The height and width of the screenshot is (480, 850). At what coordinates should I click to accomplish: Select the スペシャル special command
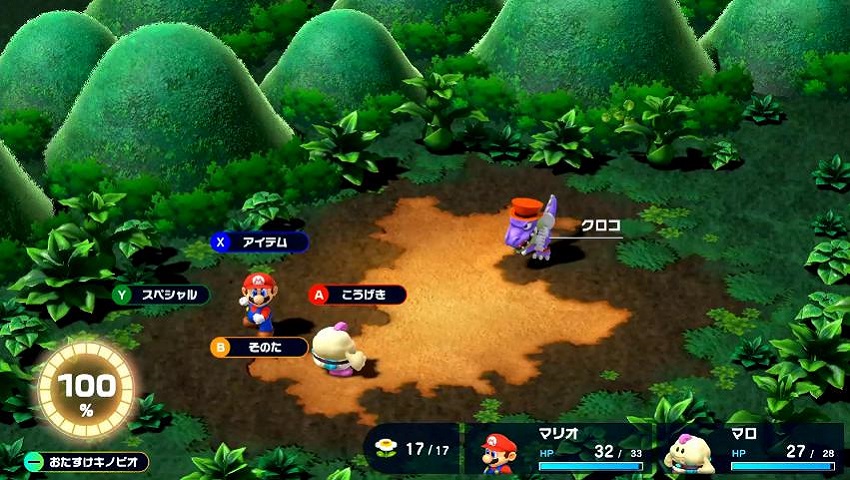pyautogui.click(x=161, y=295)
